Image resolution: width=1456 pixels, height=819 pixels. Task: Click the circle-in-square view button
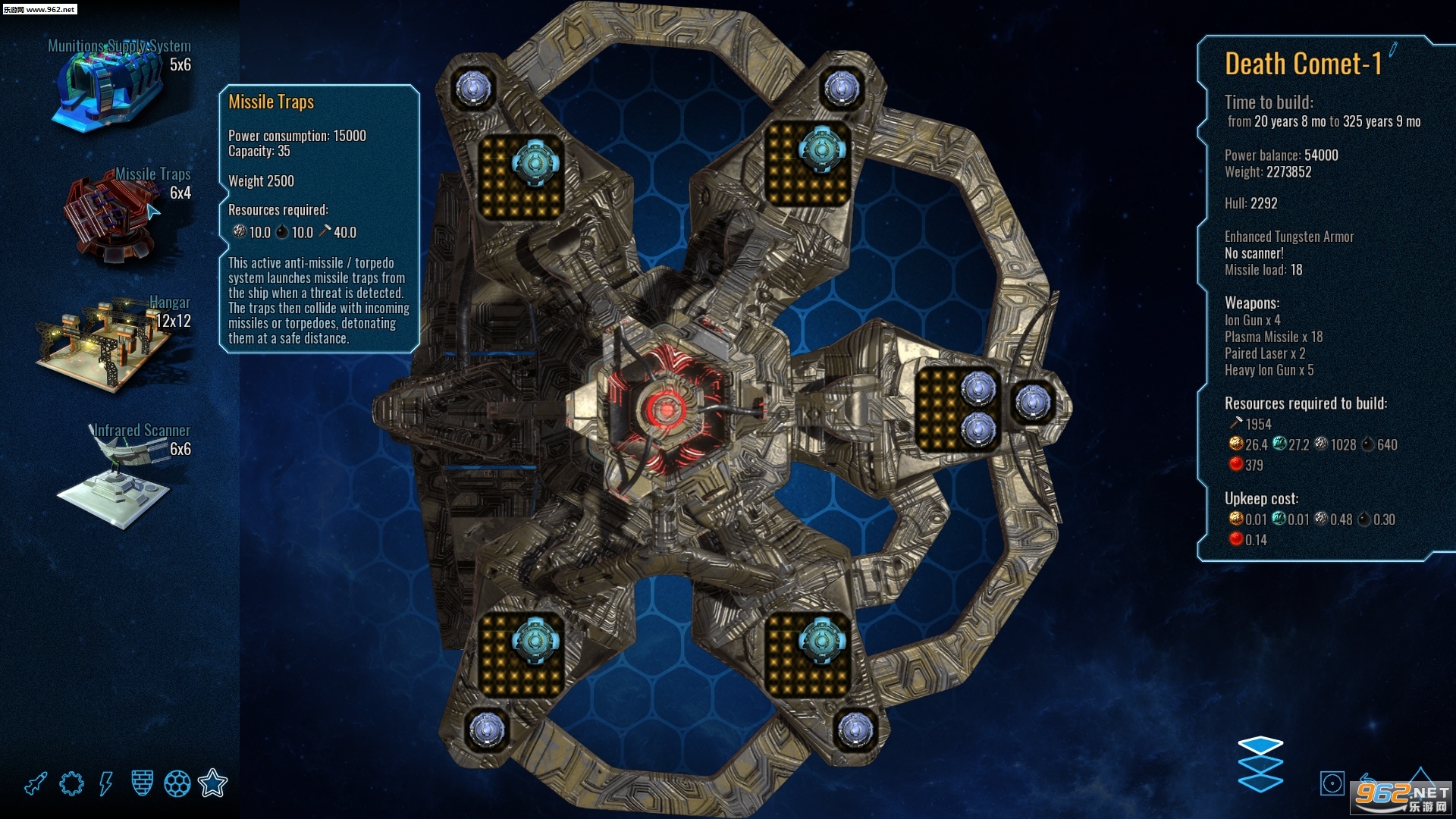[1332, 783]
